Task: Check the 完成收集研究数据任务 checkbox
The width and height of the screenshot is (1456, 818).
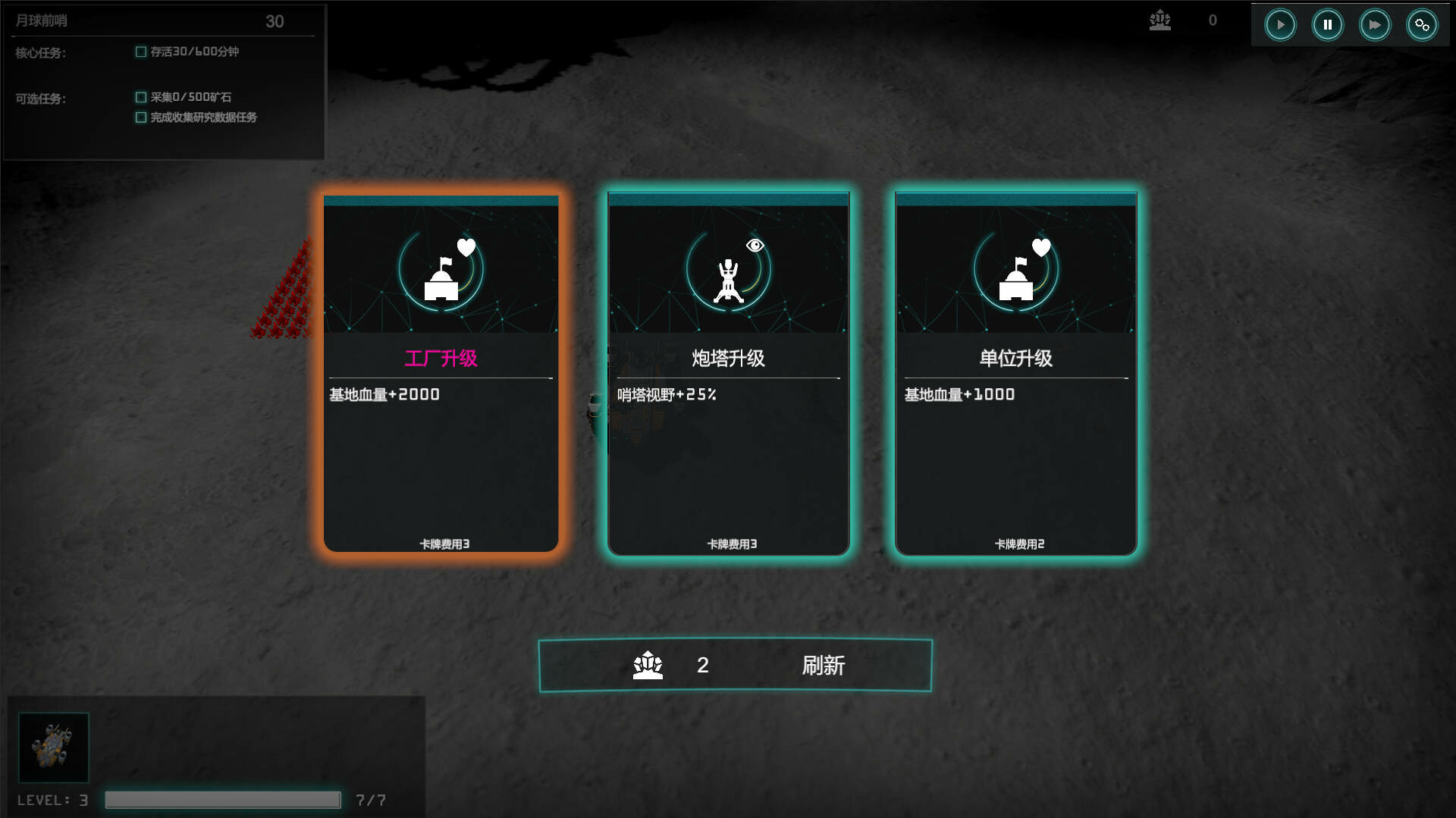Action: point(141,118)
